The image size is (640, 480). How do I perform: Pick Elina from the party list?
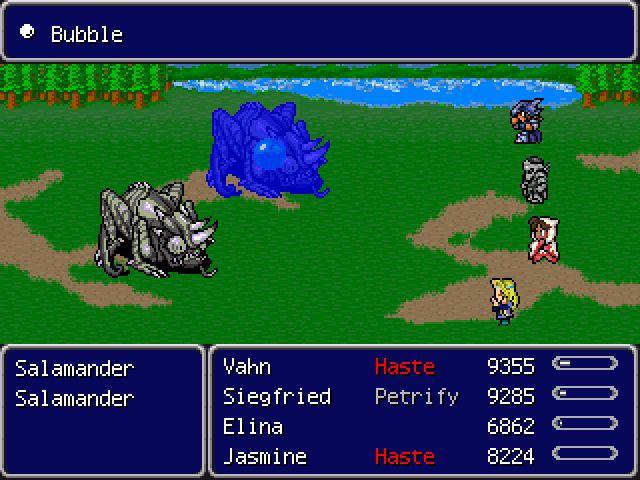click(253, 426)
